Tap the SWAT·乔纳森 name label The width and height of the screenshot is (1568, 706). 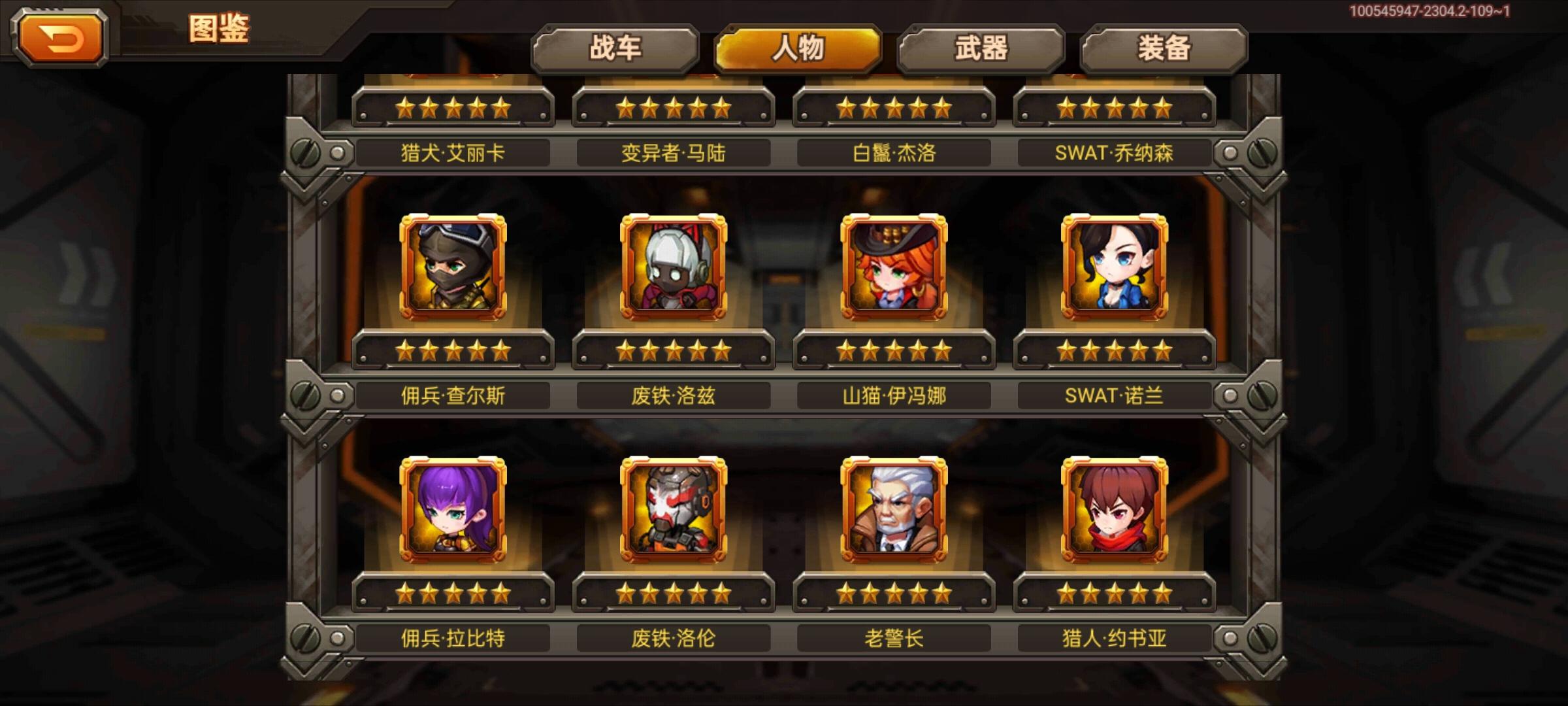tap(1119, 152)
